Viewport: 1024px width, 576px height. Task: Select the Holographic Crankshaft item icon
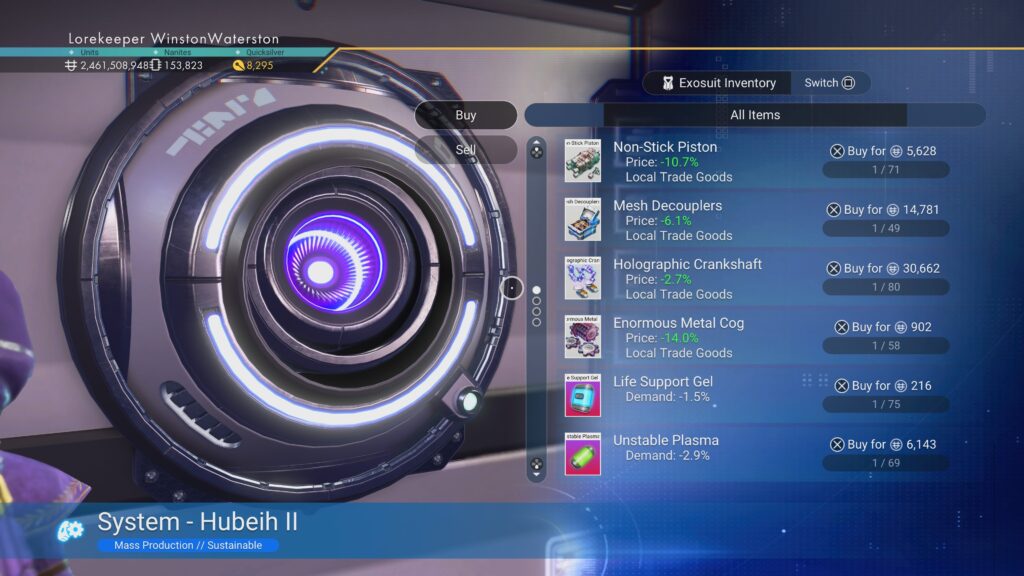tap(582, 278)
